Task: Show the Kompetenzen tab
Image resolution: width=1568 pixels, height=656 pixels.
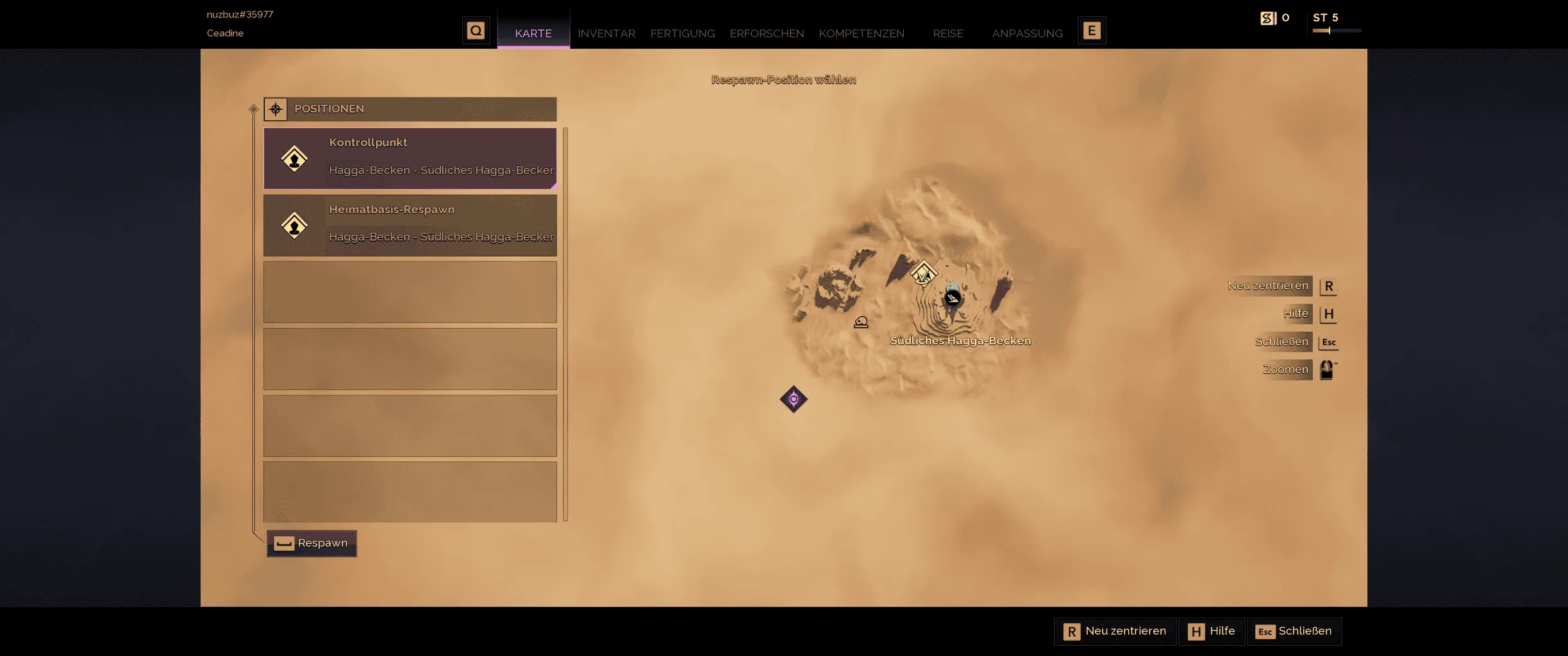Action: [x=861, y=33]
